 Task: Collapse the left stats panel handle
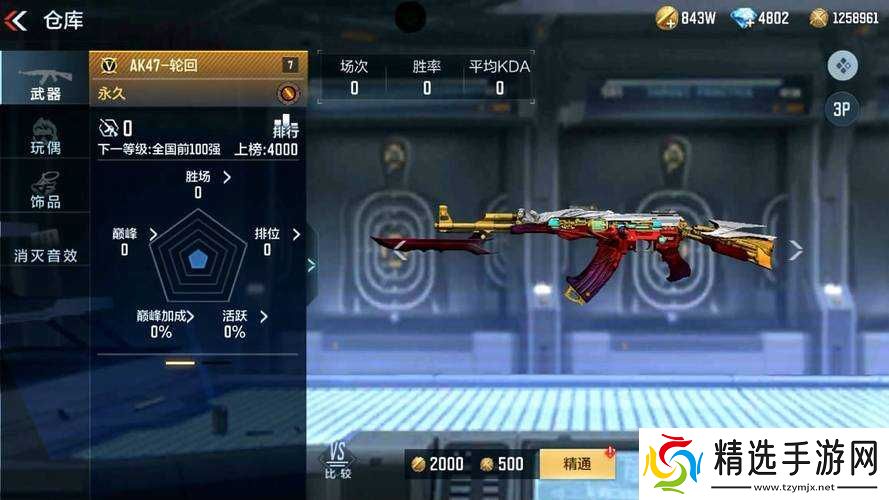[x=311, y=265]
